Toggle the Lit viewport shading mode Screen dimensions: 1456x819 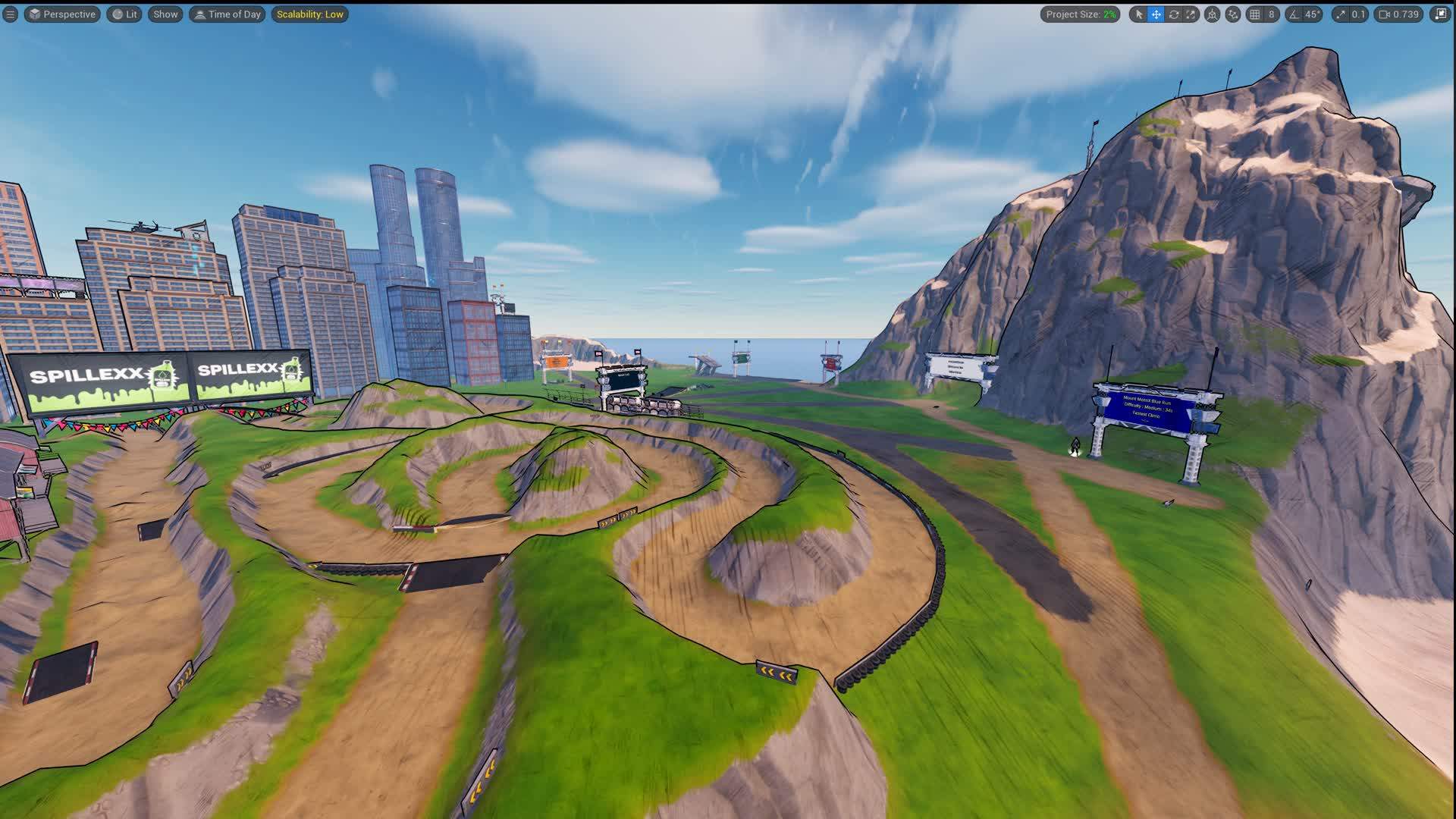pyautogui.click(x=124, y=14)
